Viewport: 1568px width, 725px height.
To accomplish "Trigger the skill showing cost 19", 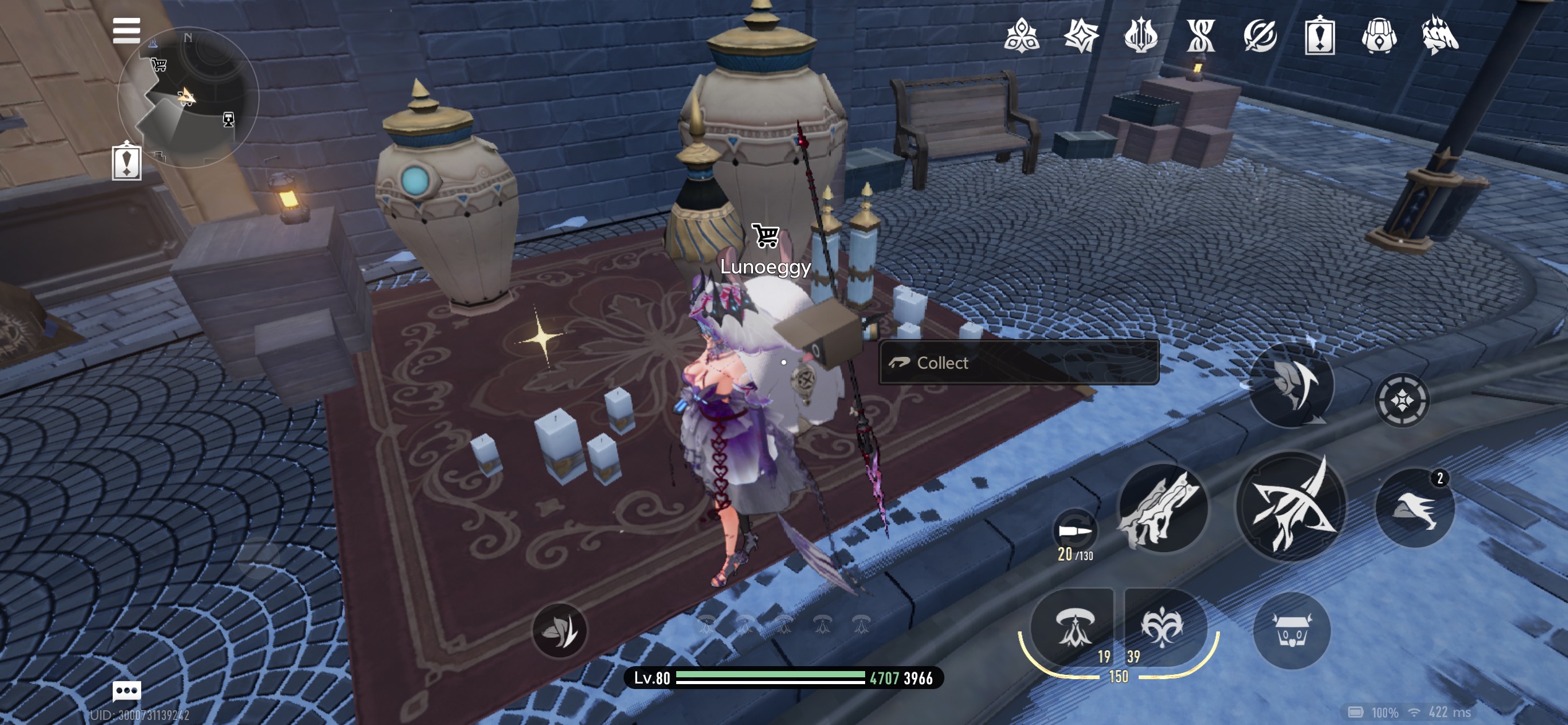I will tap(1072, 627).
